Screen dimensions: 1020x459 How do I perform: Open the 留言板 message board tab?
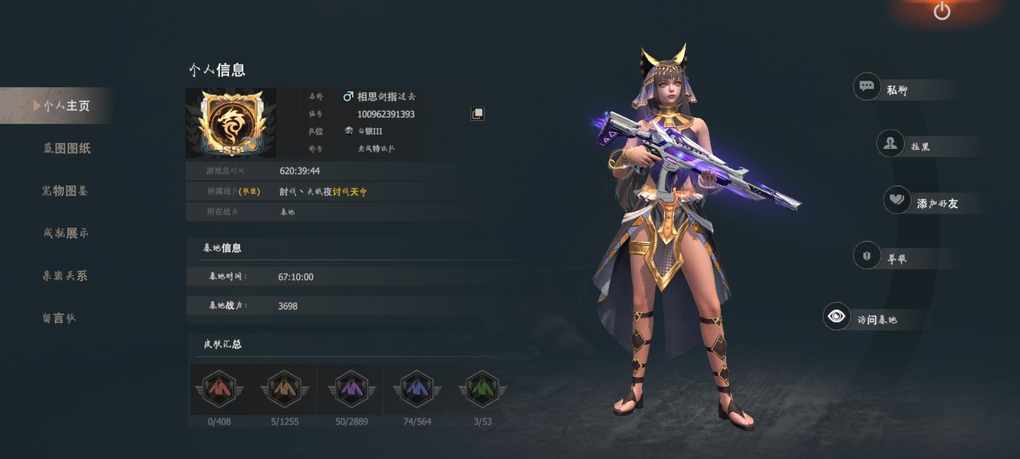(x=59, y=318)
